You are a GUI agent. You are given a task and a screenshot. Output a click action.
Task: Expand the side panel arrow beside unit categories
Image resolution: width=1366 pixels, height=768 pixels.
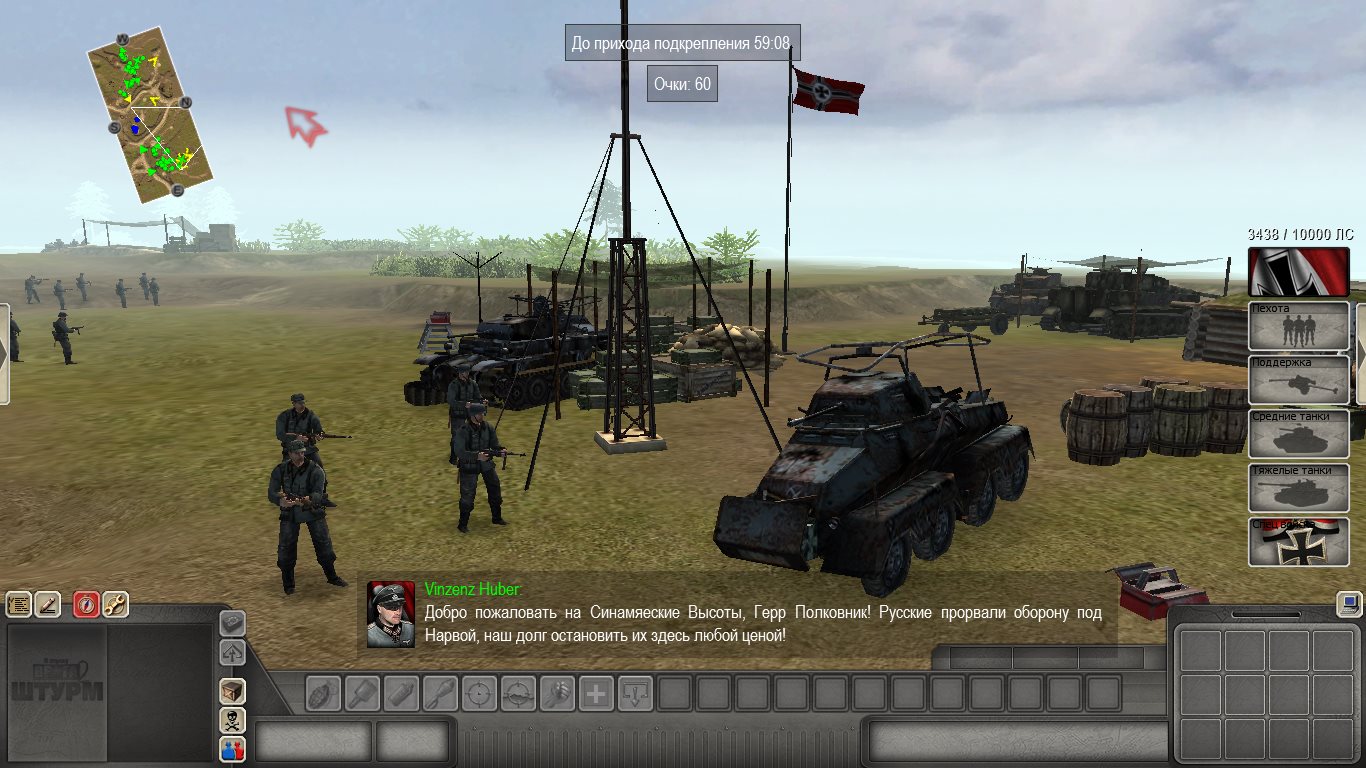coord(1360,354)
